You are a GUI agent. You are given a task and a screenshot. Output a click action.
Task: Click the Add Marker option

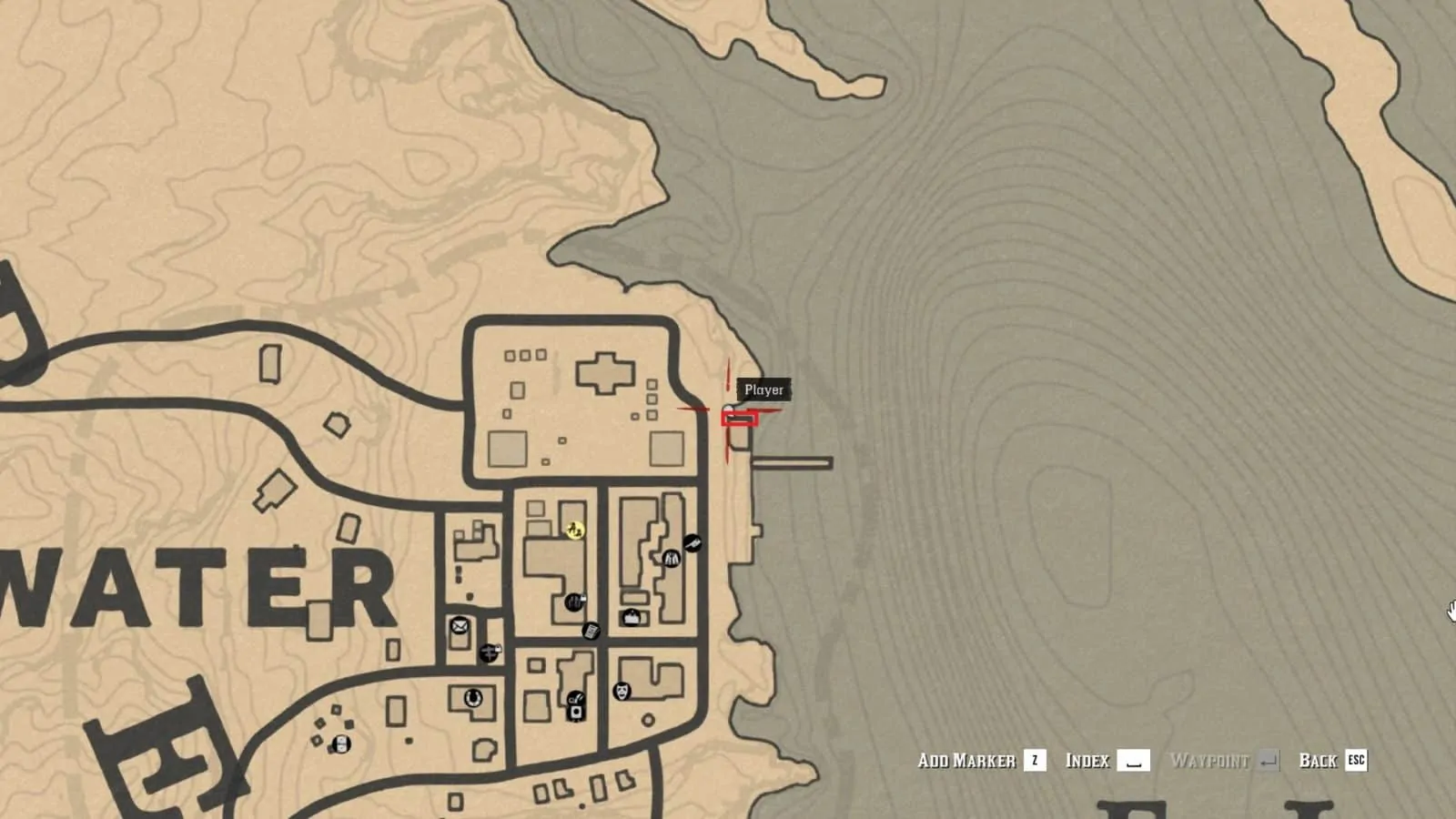(969, 760)
